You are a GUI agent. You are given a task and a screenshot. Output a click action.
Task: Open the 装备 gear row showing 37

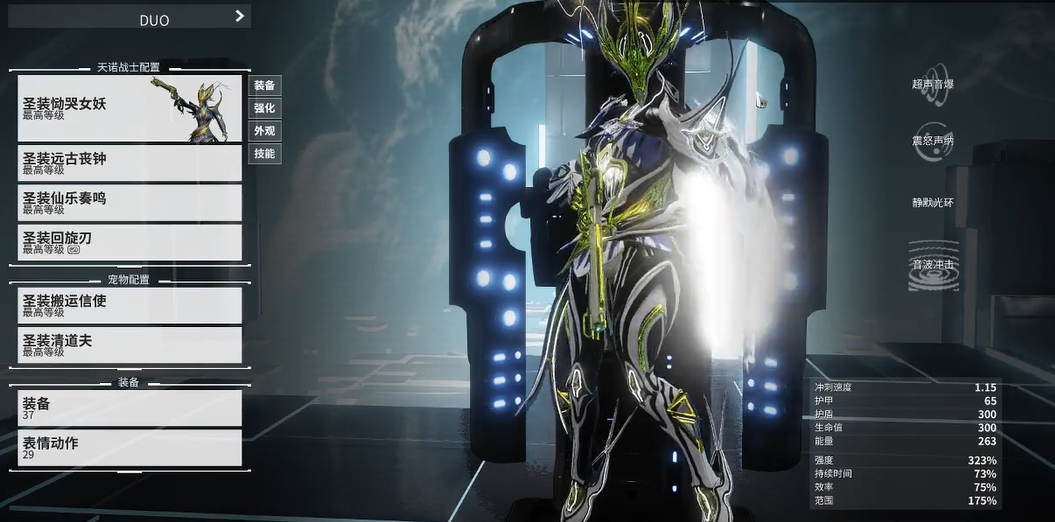pos(130,408)
